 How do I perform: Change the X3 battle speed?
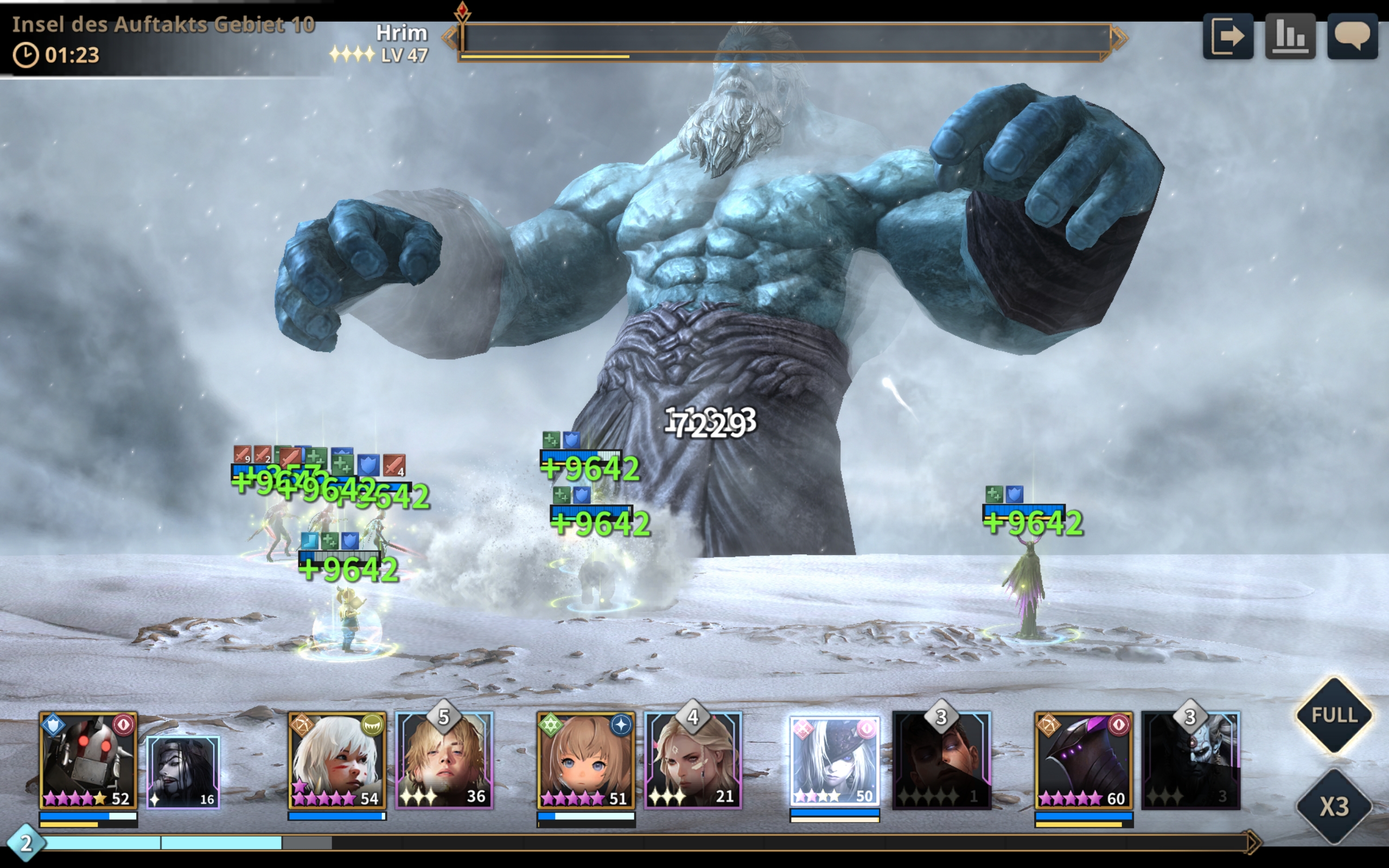point(1334,807)
